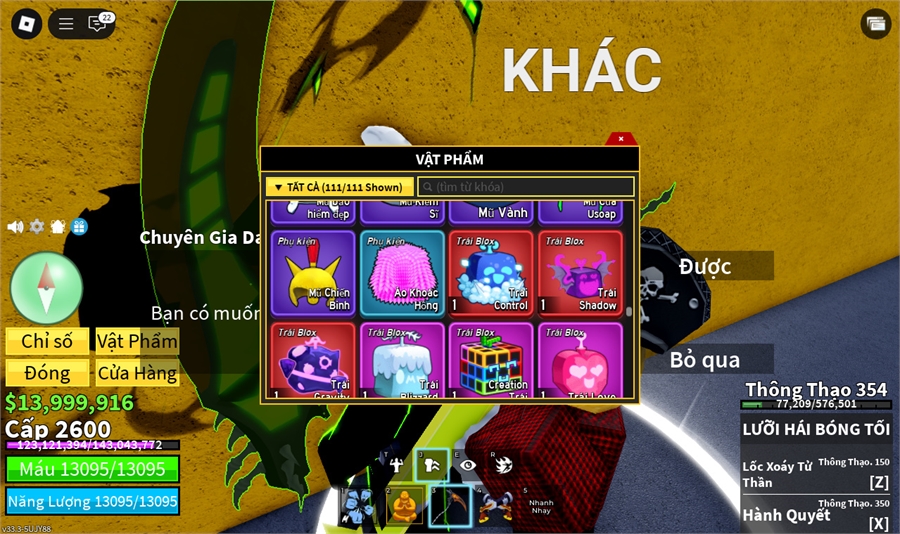
Task: Choose the Trái Shadow blox fruit
Action: 580,273
